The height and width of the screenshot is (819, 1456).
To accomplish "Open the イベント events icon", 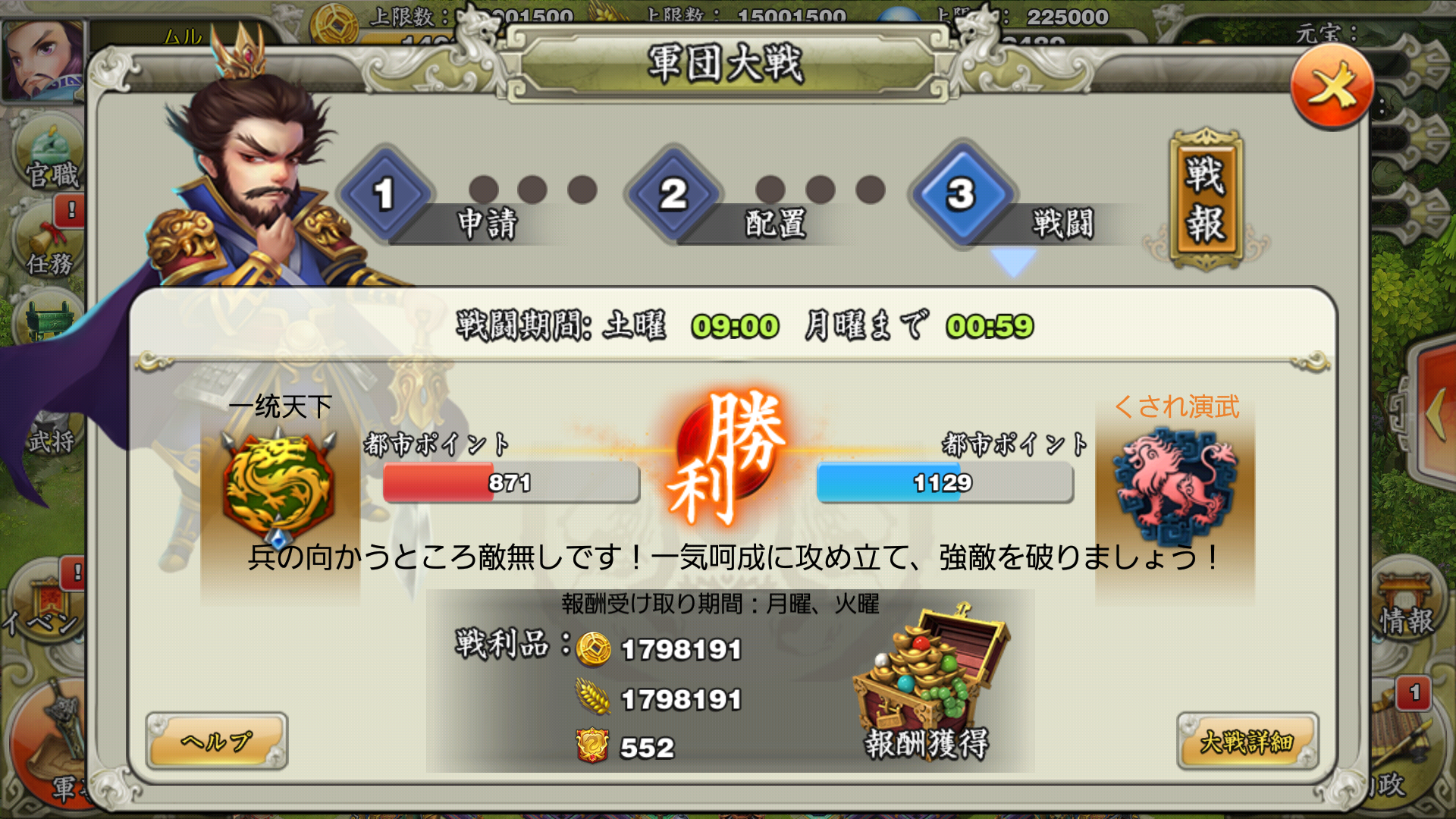I will tap(45, 599).
